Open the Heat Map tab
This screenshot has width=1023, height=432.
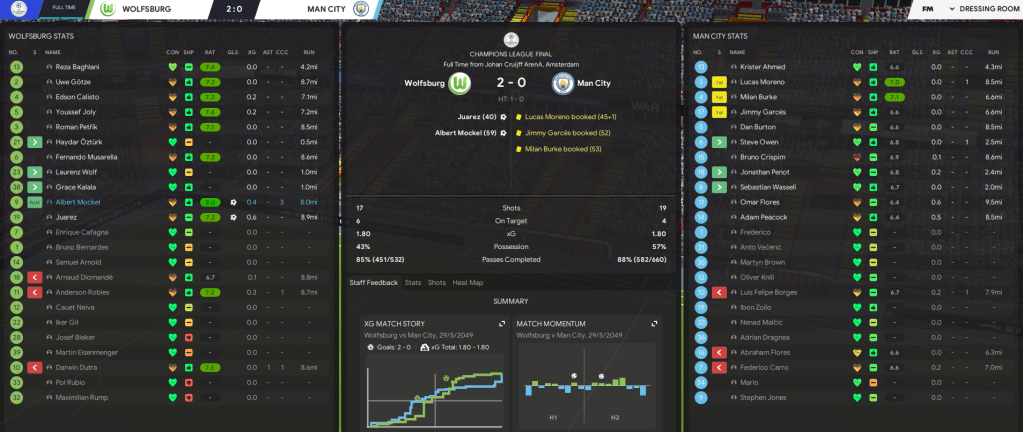(x=466, y=283)
